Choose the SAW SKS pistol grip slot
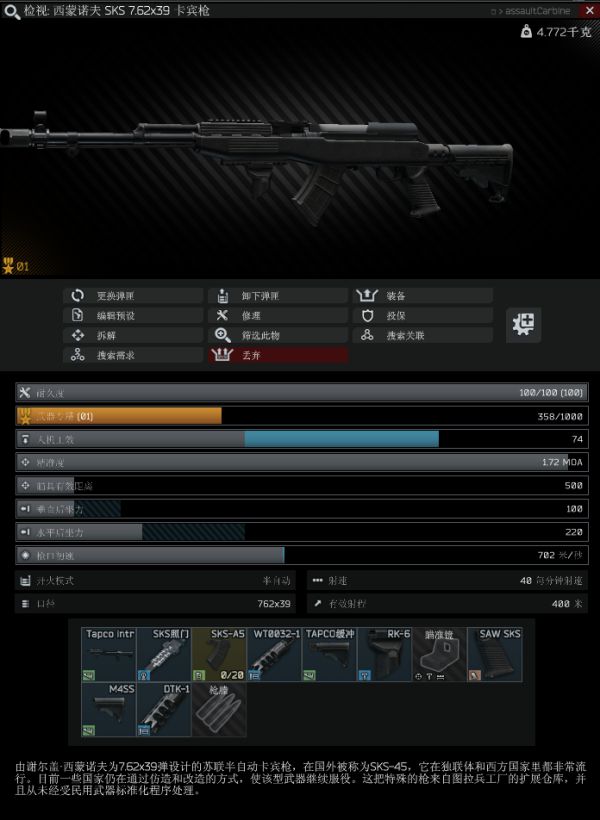The width and height of the screenshot is (600, 820). (x=494, y=655)
